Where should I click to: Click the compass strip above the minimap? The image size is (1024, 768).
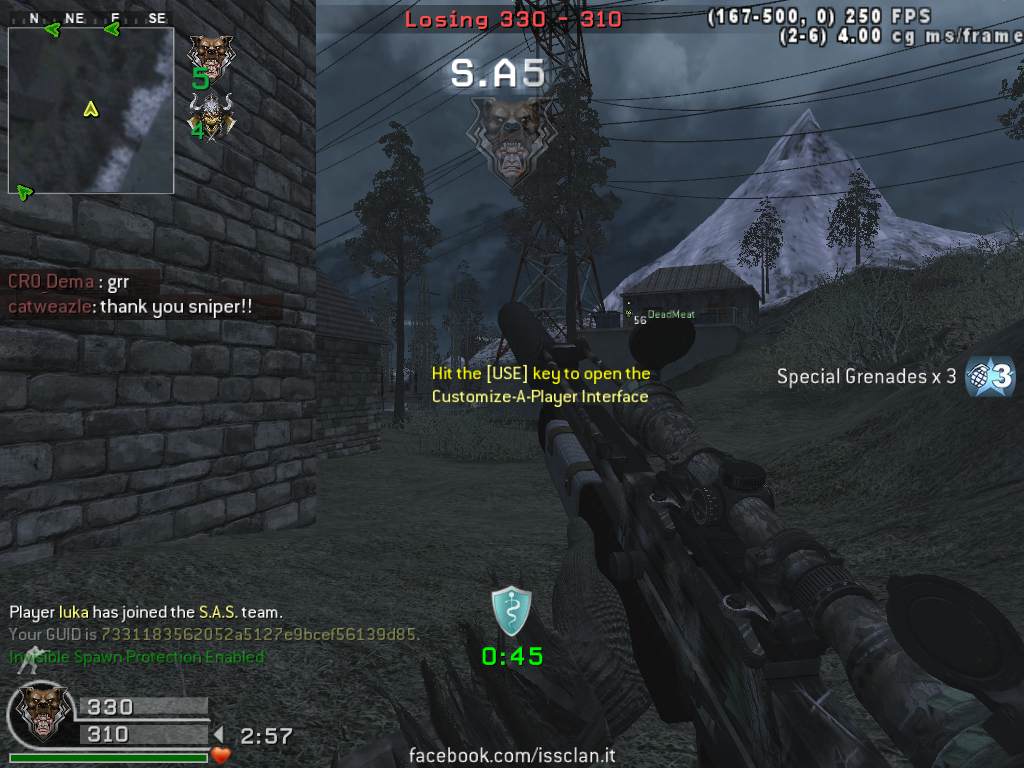click(x=90, y=18)
